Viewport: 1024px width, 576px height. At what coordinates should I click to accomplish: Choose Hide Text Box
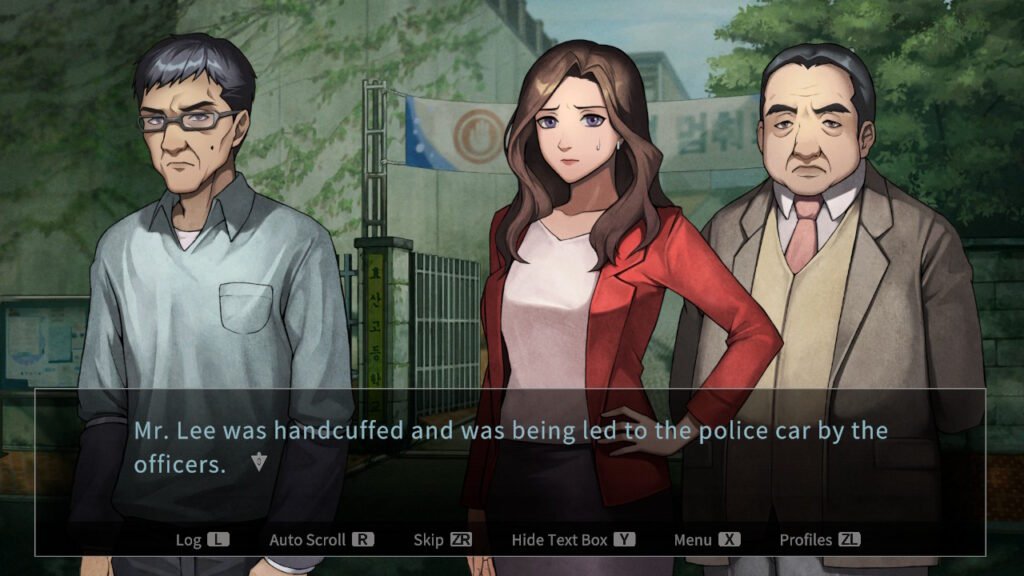click(572, 540)
